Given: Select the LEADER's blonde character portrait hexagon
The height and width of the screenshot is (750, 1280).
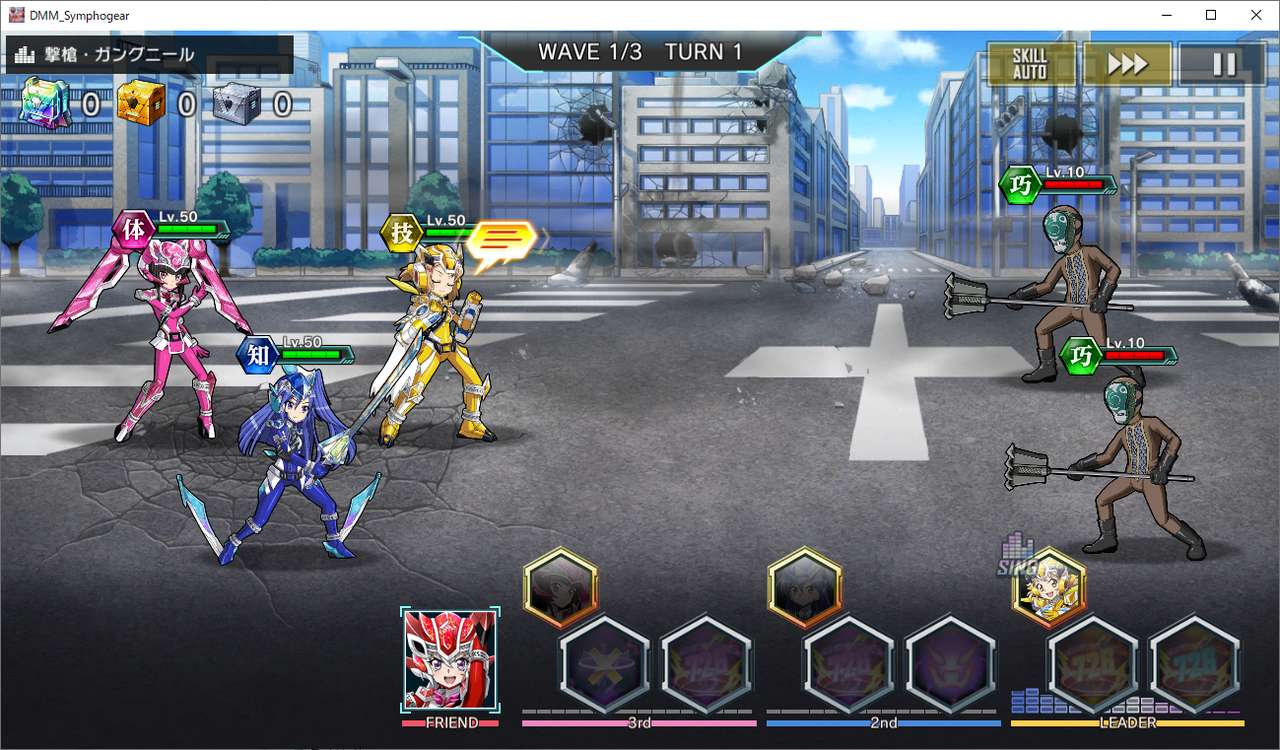Looking at the screenshot, I should (x=1048, y=588).
